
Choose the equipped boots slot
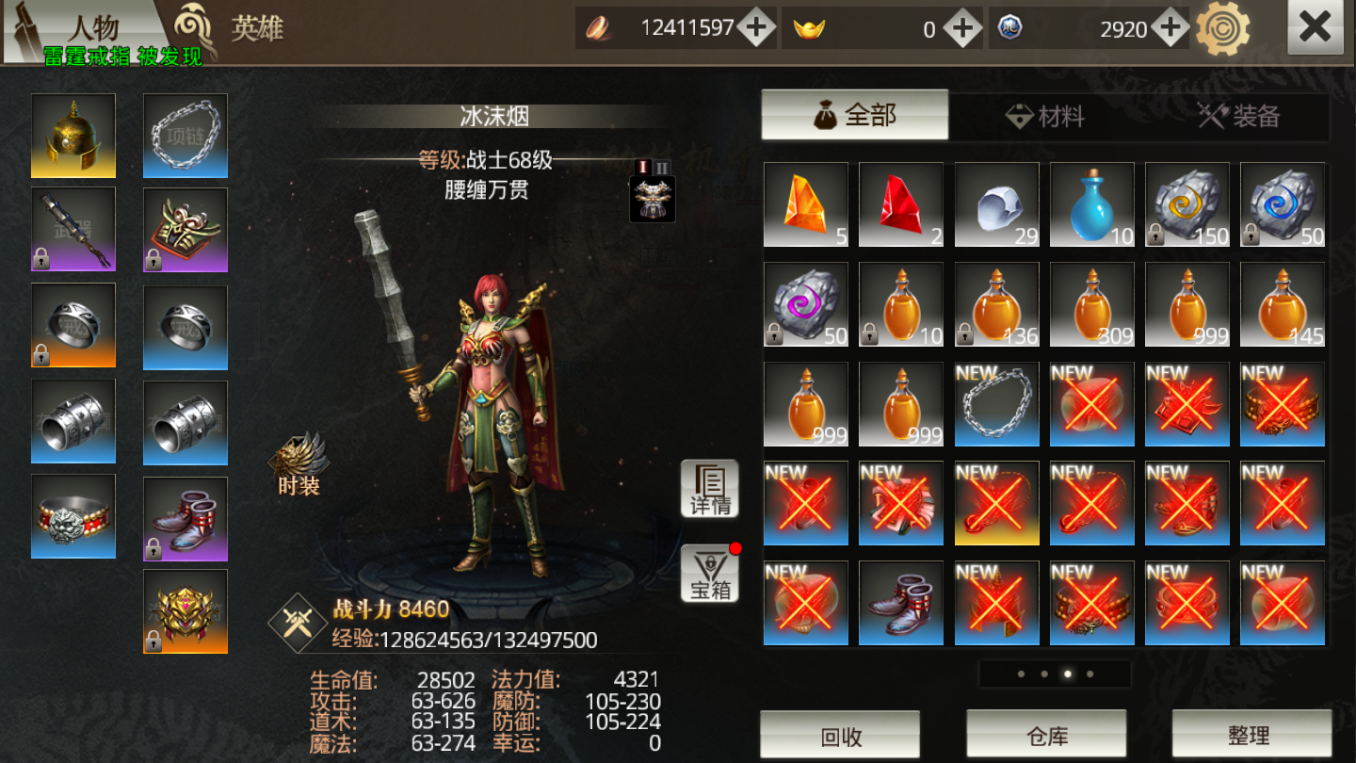[x=185, y=519]
